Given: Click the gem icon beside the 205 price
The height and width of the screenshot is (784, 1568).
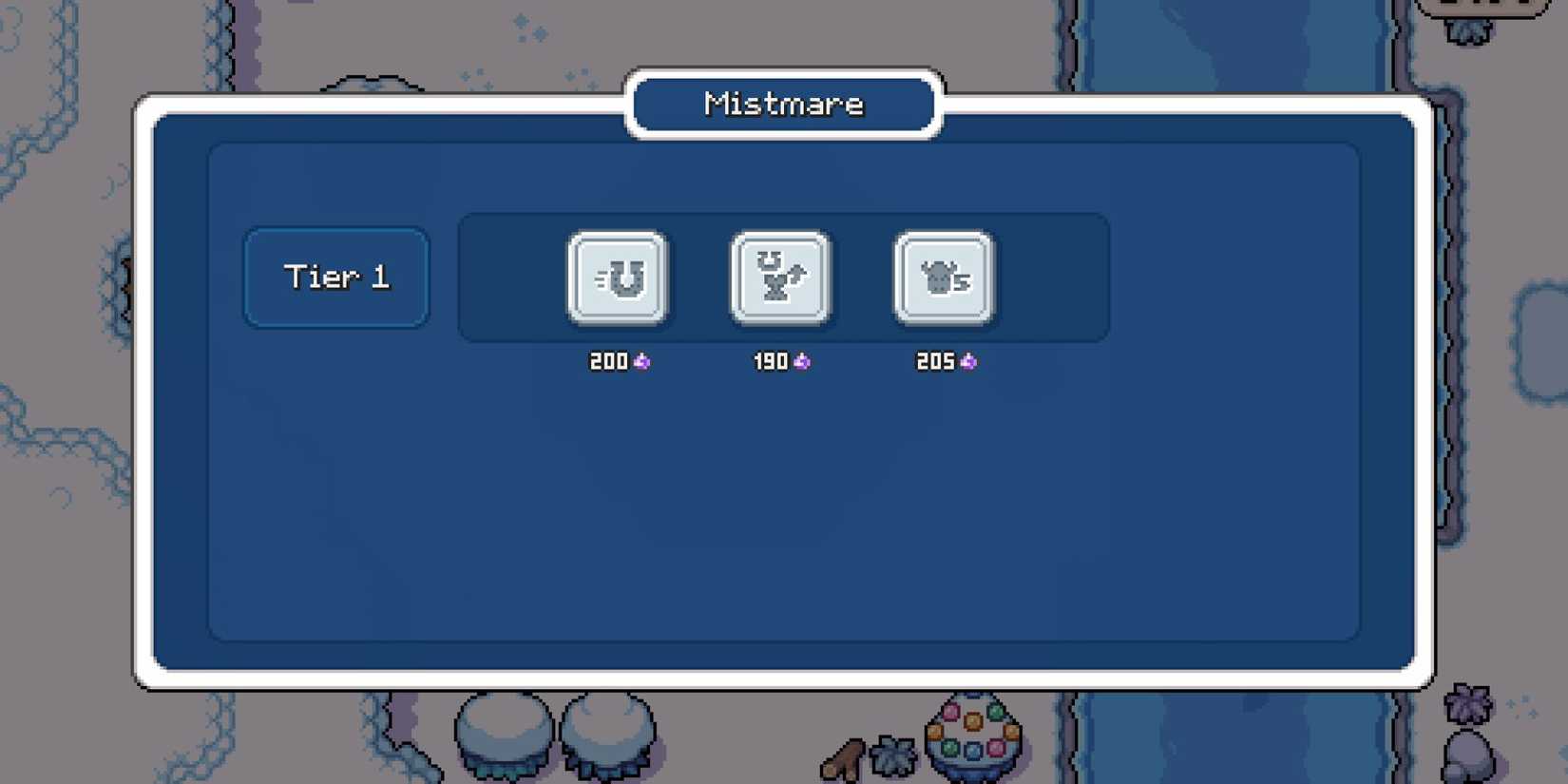Looking at the screenshot, I should [968, 361].
